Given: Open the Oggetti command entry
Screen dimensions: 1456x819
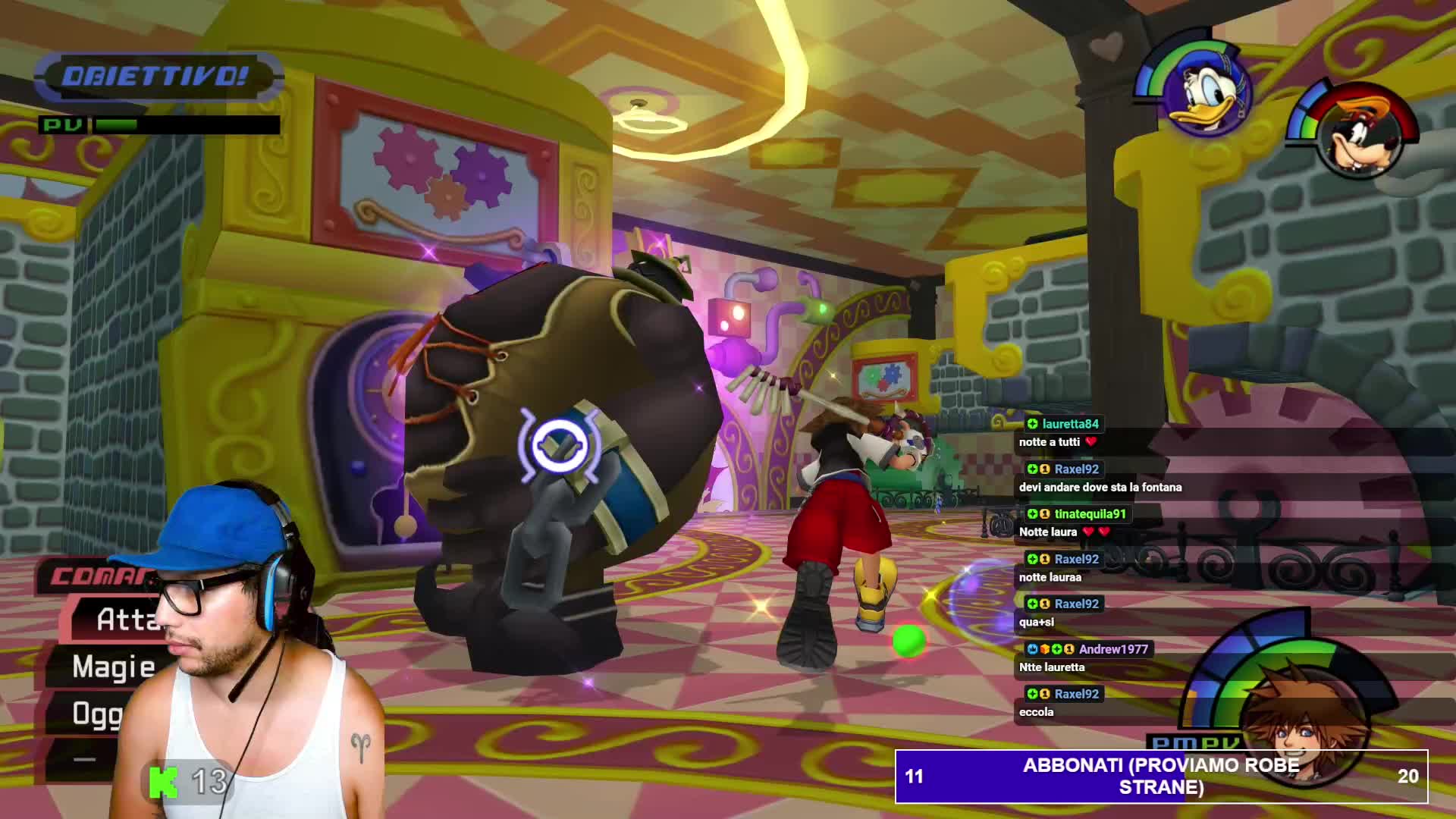Looking at the screenshot, I should click(97, 714).
